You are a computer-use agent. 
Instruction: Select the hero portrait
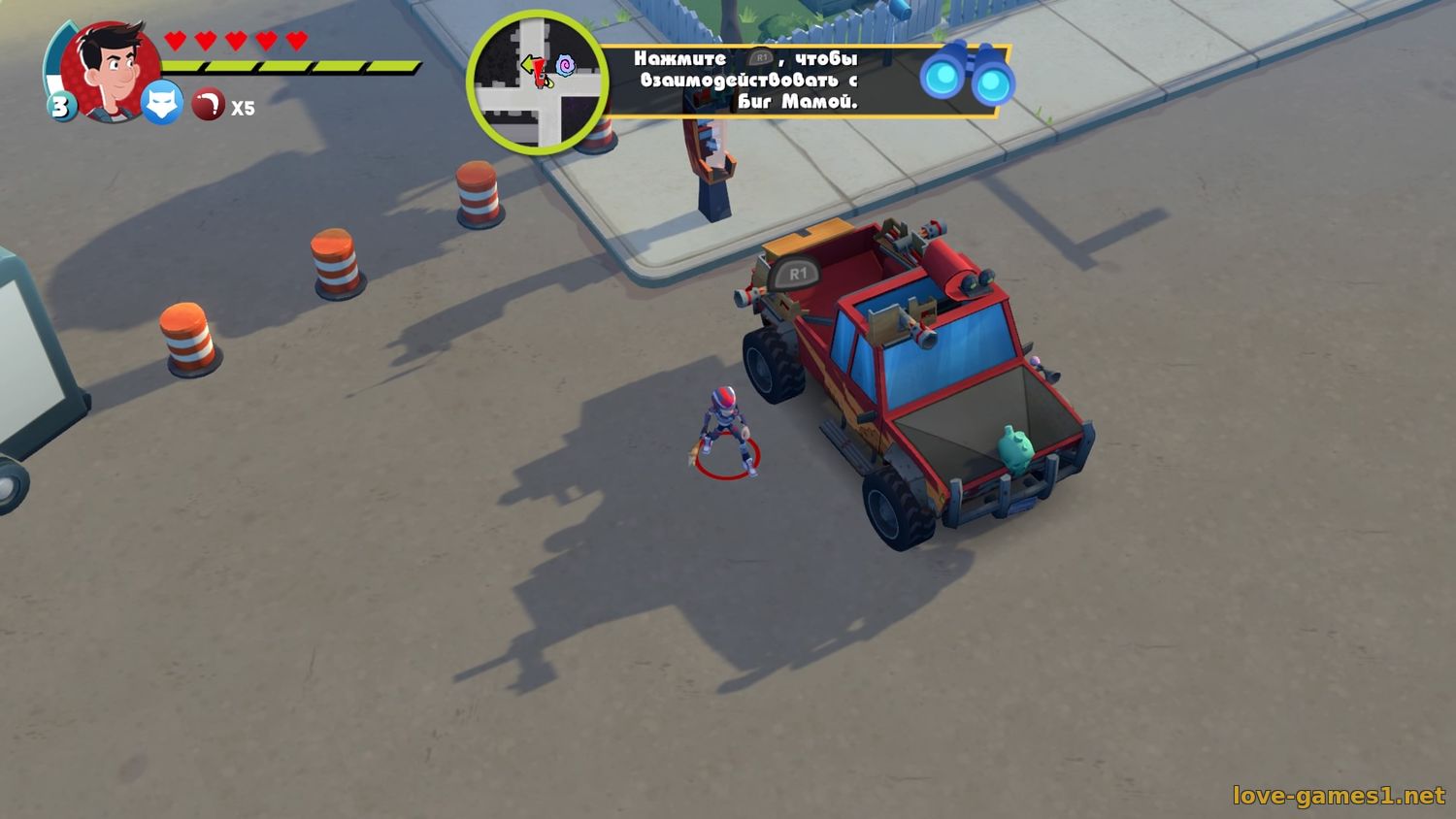[x=110, y=68]
